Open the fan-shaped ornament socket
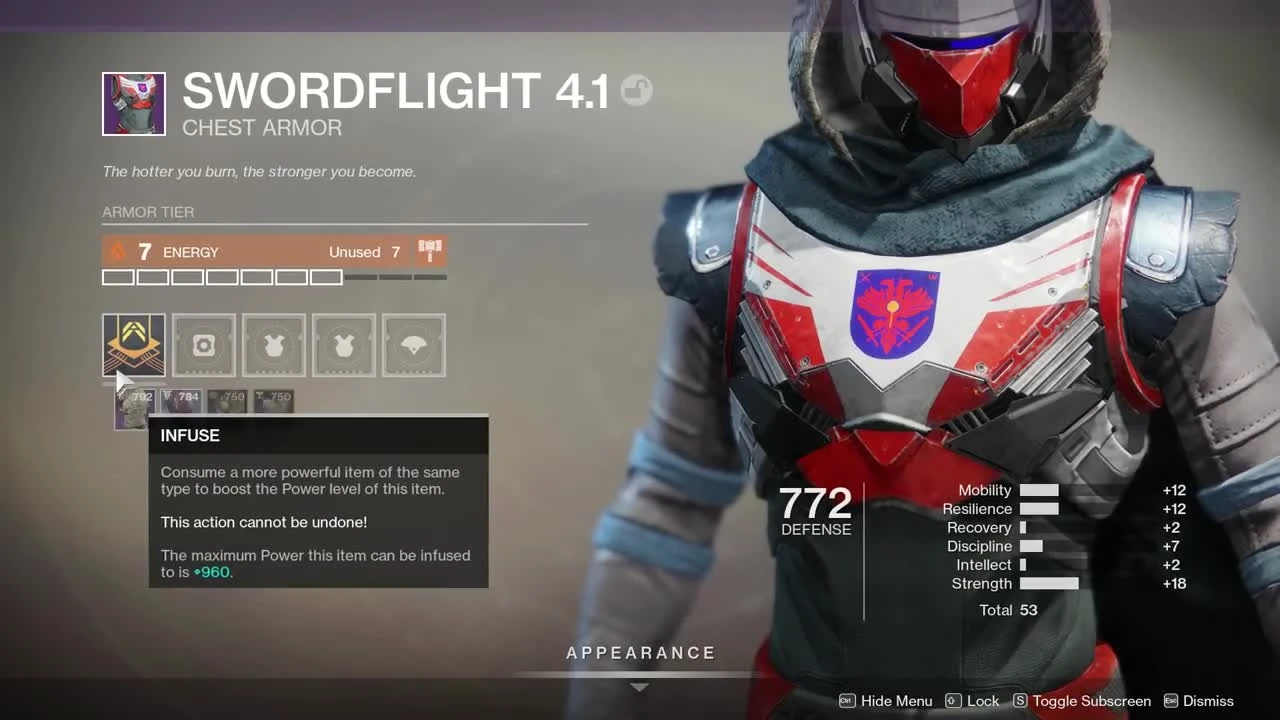The width and height of the screenshot is (1280, 720). pos(413,345)
